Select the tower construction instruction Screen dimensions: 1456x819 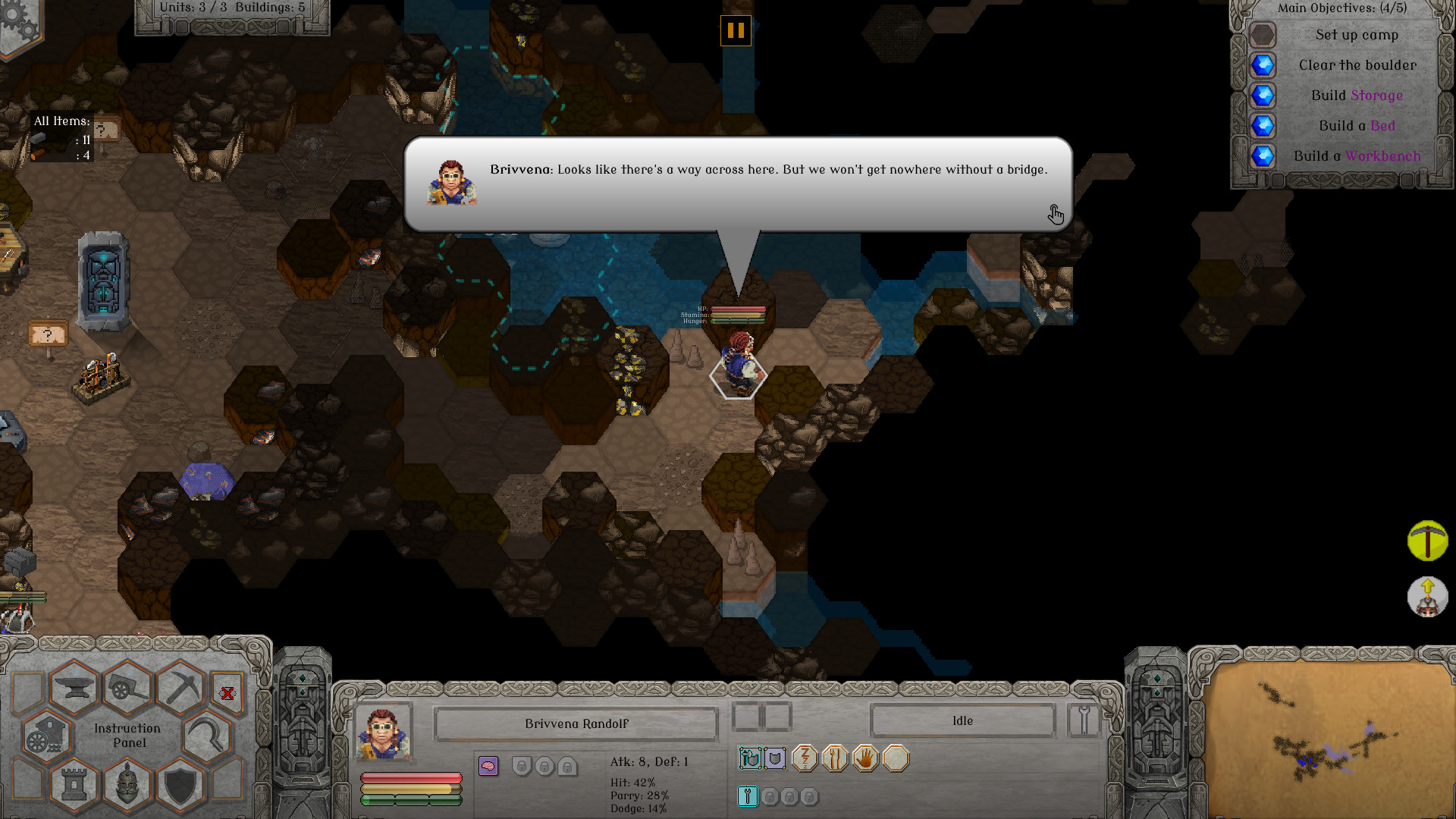point(74,785)
